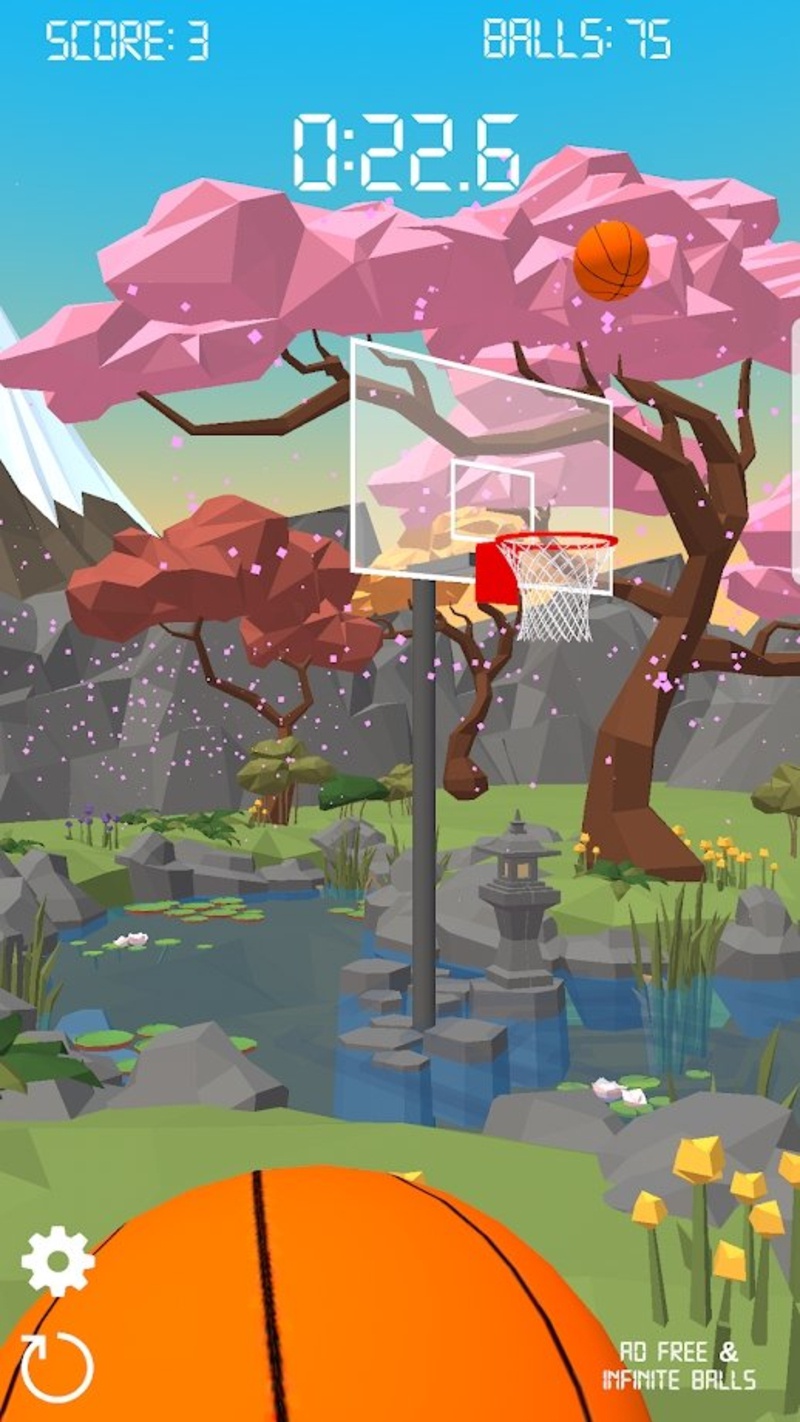Click the circular arrow restart button
The image size is (800, 1422).
[57, 1367]
